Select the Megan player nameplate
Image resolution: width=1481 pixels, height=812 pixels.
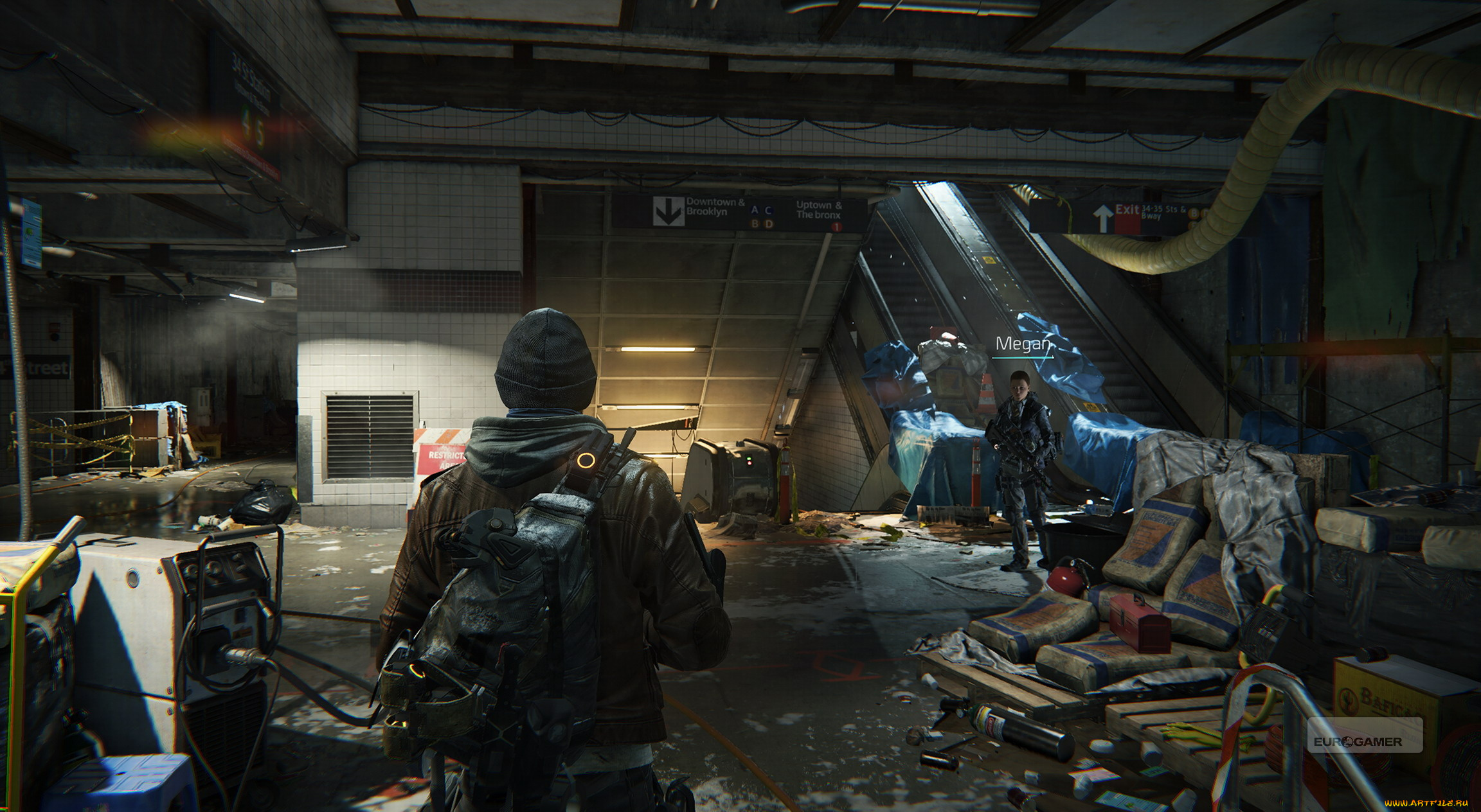point(1022,344)
